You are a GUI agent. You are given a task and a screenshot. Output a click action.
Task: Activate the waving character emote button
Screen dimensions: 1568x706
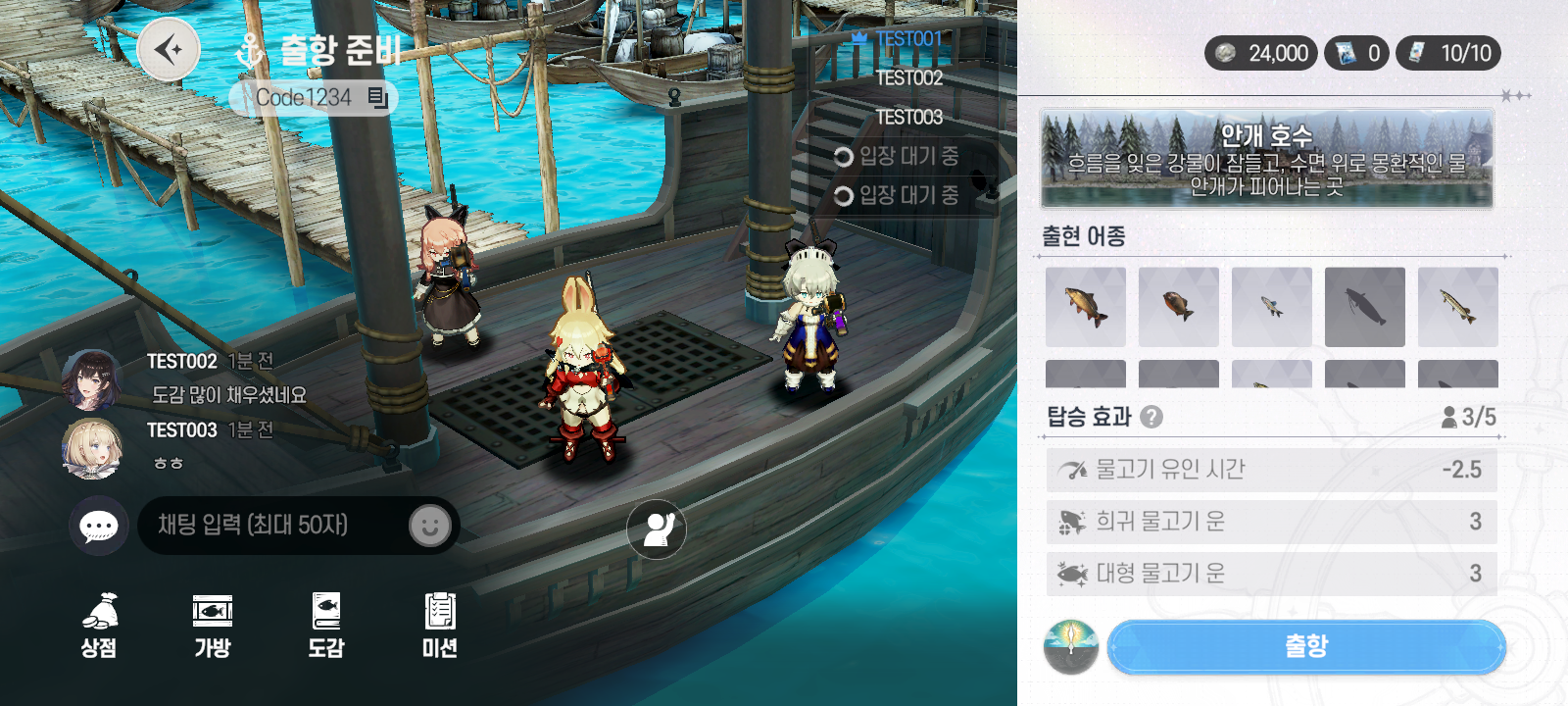coord(657,529)
